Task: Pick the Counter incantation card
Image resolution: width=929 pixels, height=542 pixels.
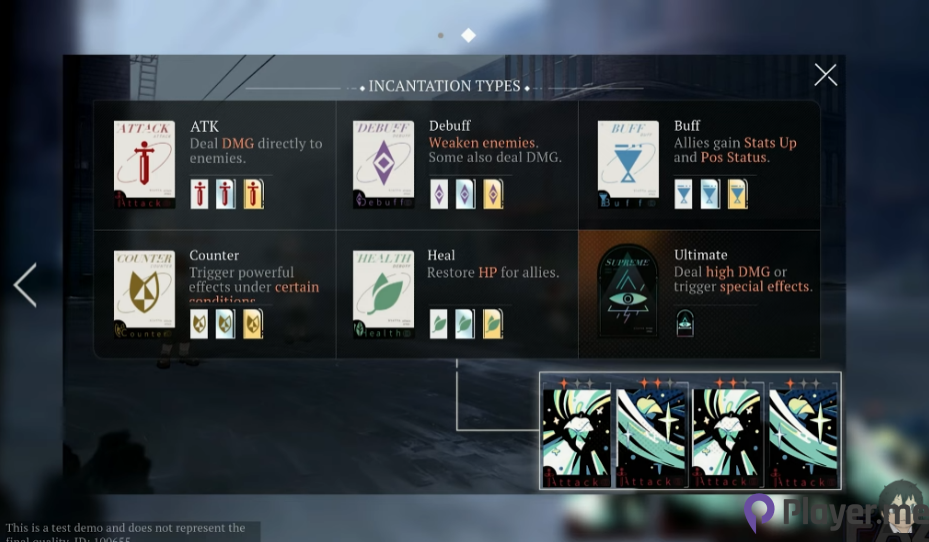Action: 144,294
